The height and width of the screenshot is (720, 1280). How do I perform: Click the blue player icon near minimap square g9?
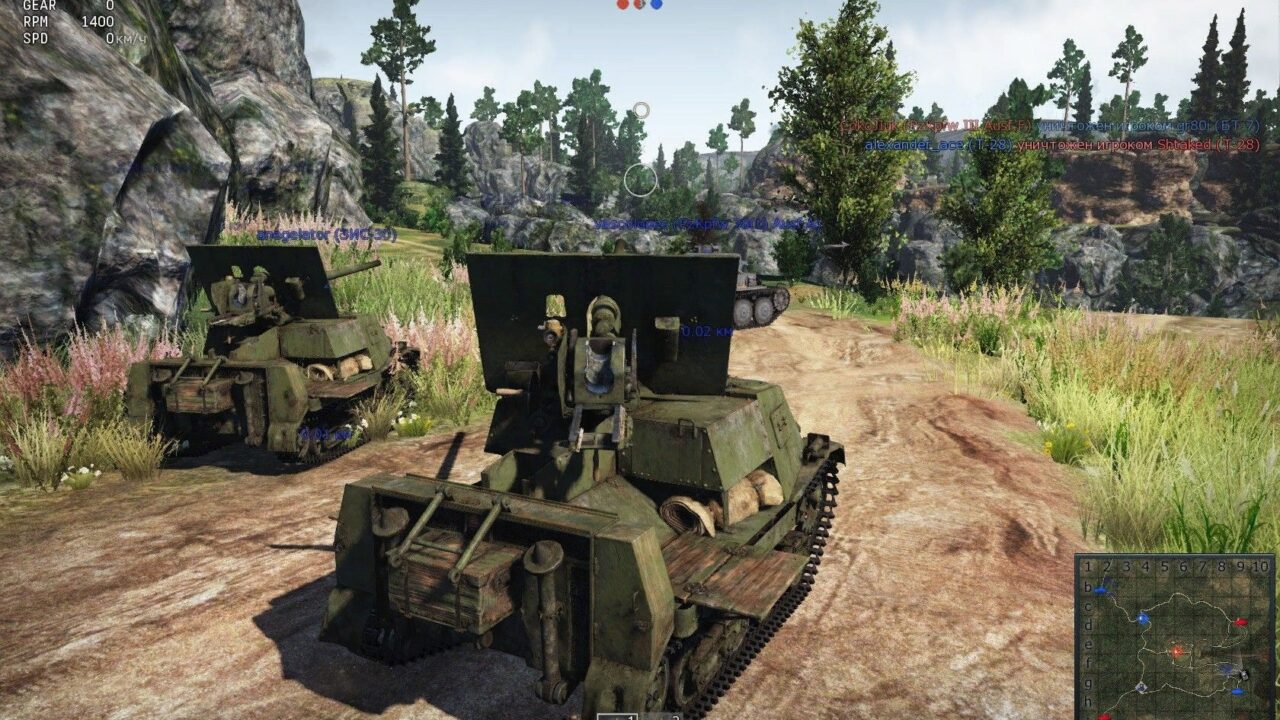click(1237, 692)
